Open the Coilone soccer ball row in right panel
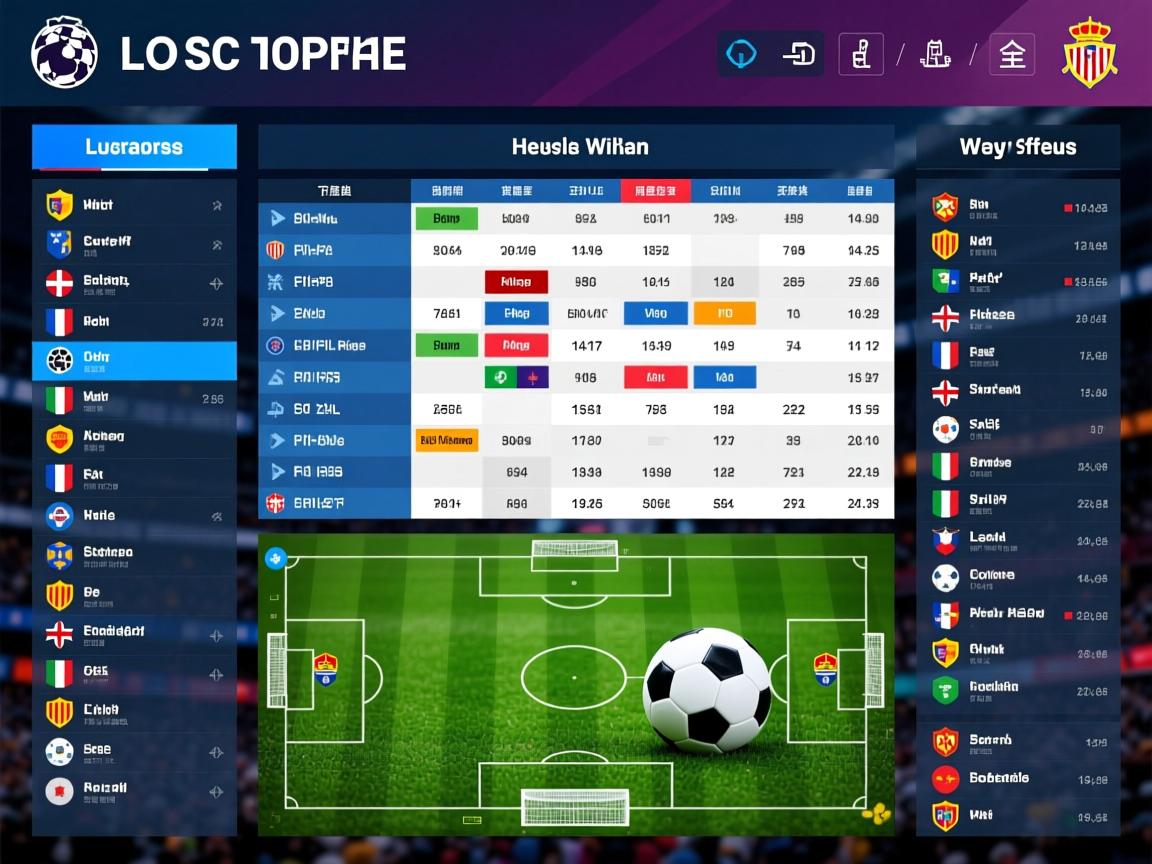 [1018, 577]
